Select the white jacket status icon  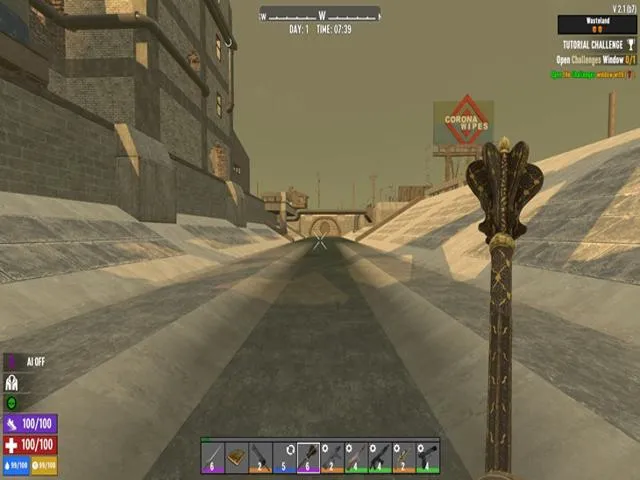coord(13,382)
